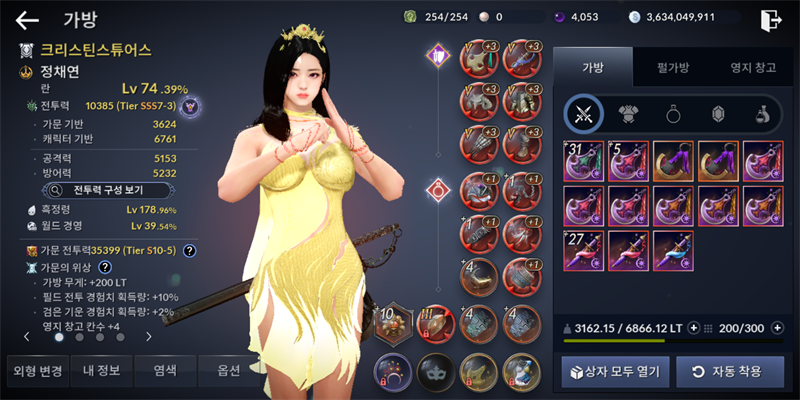Open the 염색 dye menu
The height and width of the screenshot is (400, 800).
[x=165, y=371]
